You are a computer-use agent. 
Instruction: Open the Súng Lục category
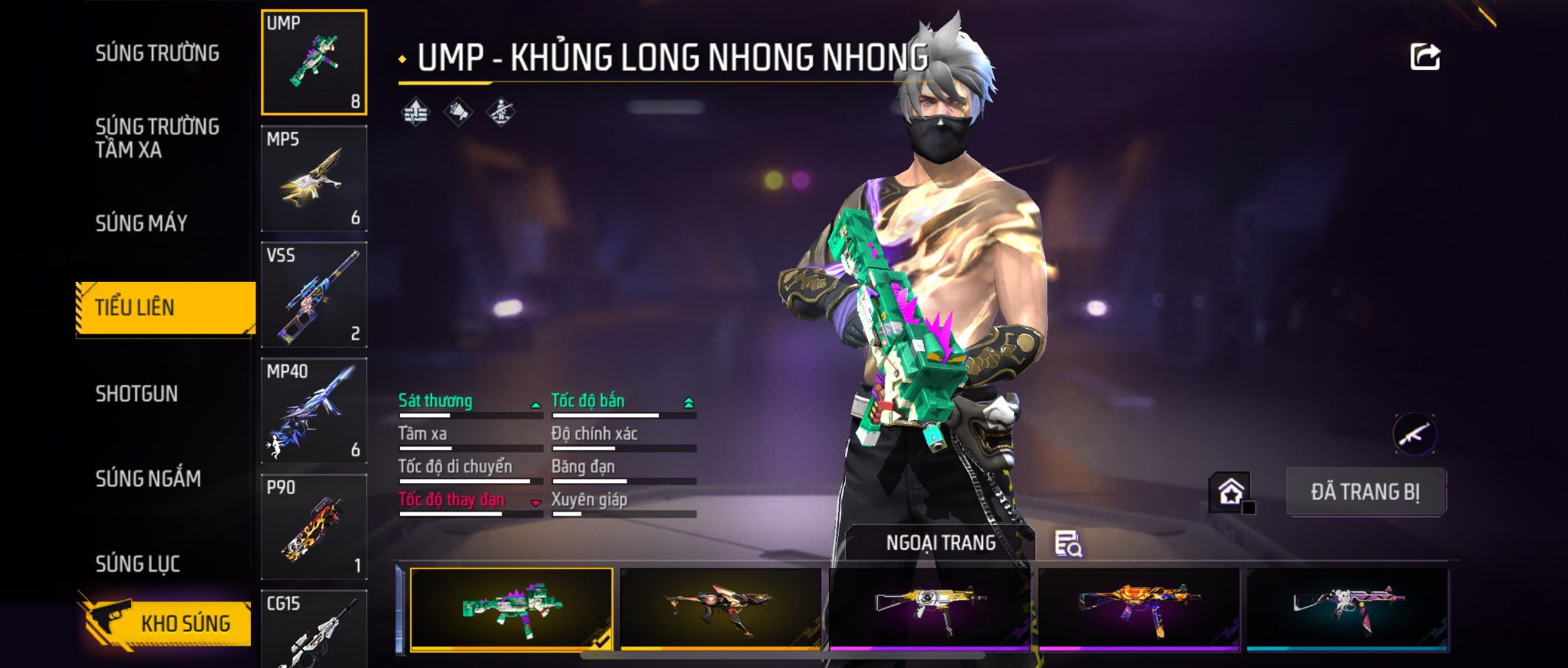(x=138, y=564)
